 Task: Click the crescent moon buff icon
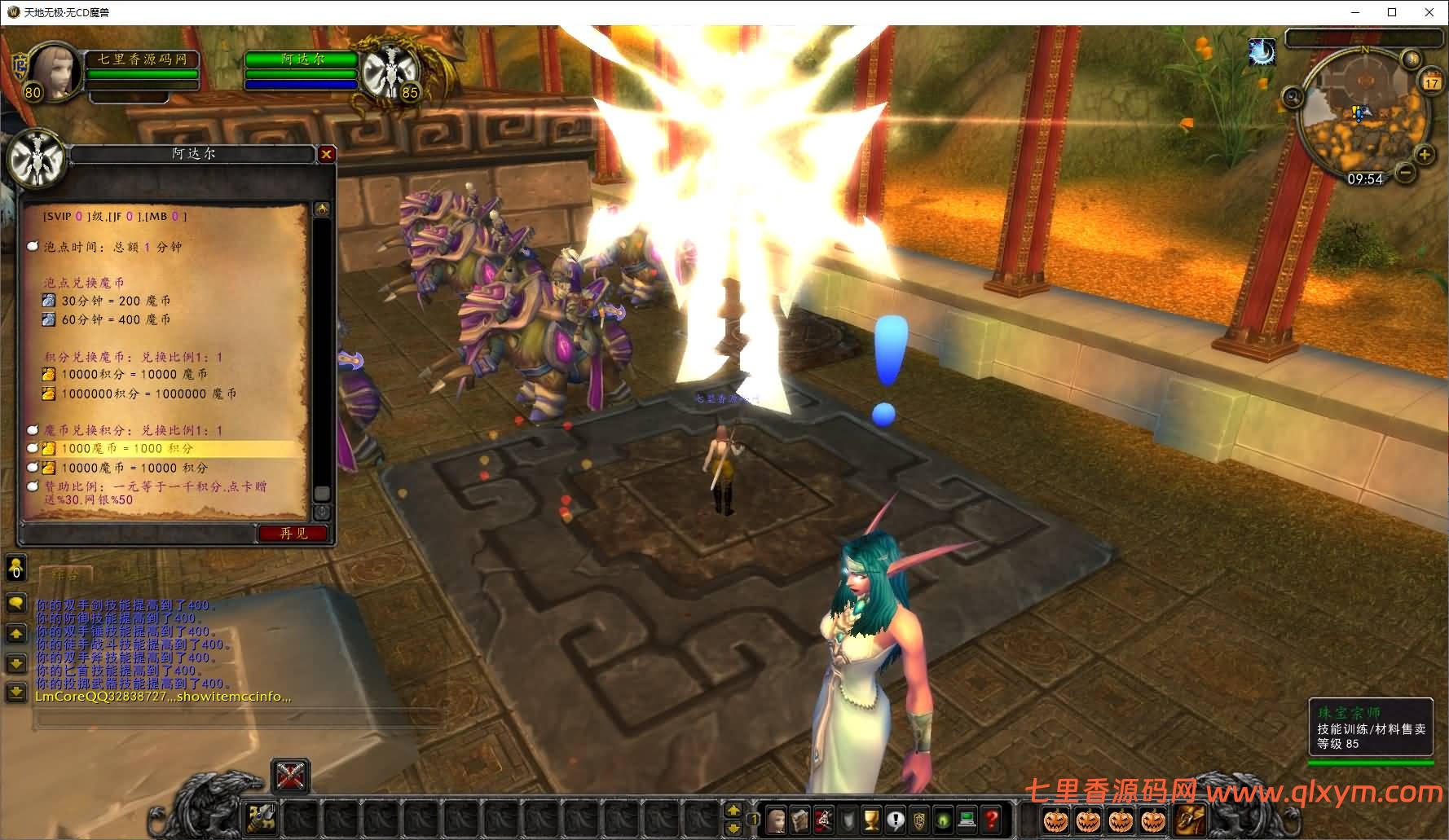[1262, 53]
